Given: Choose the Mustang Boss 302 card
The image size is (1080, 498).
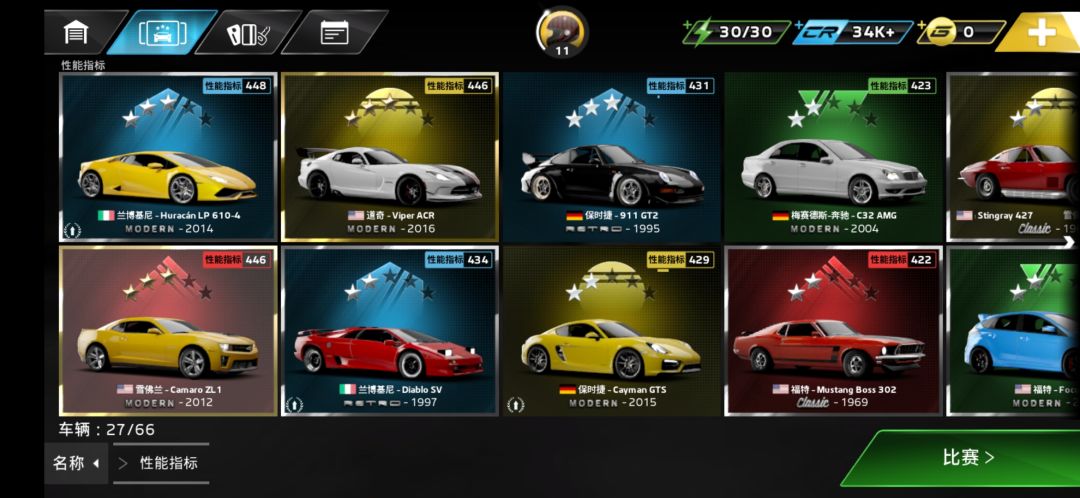Looking at the screenshot, I should coord(833,331).
